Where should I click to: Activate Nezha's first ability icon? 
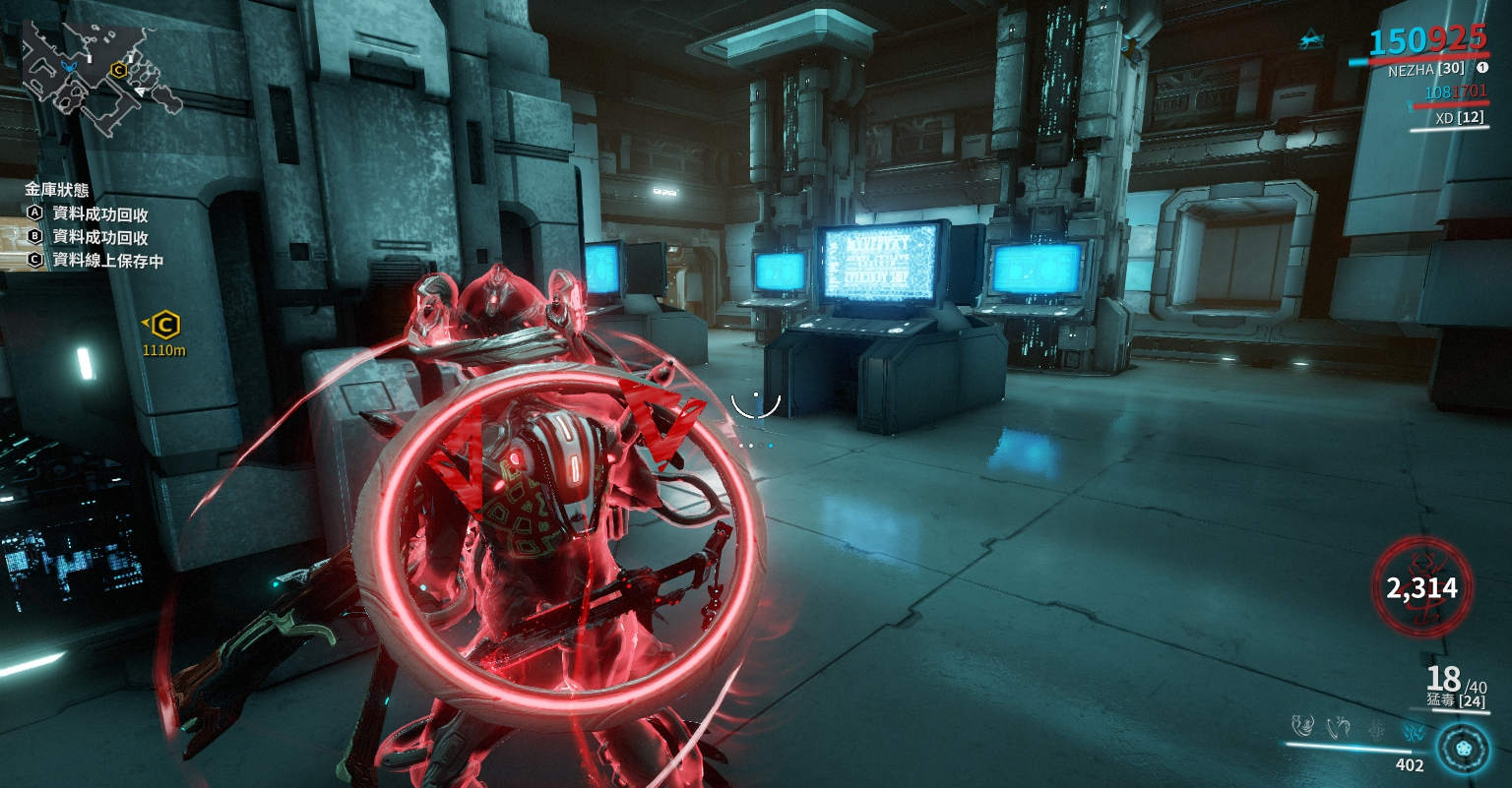[x=1303, y=727]
